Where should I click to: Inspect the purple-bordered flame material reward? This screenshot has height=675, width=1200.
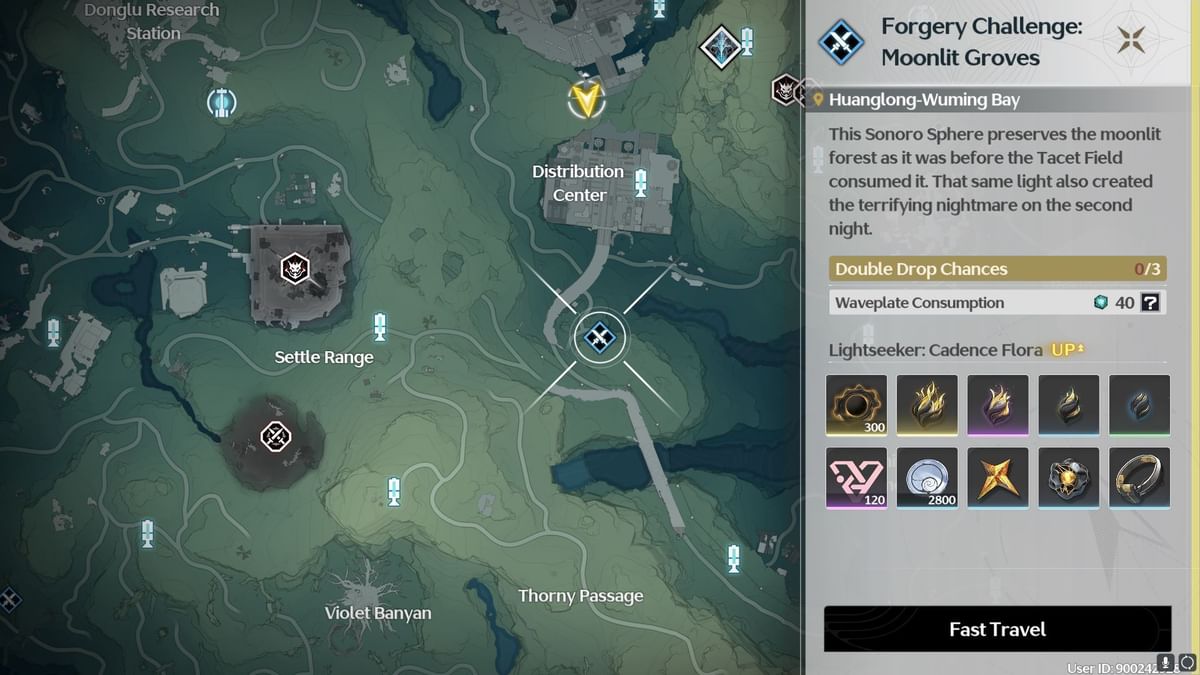998,405
